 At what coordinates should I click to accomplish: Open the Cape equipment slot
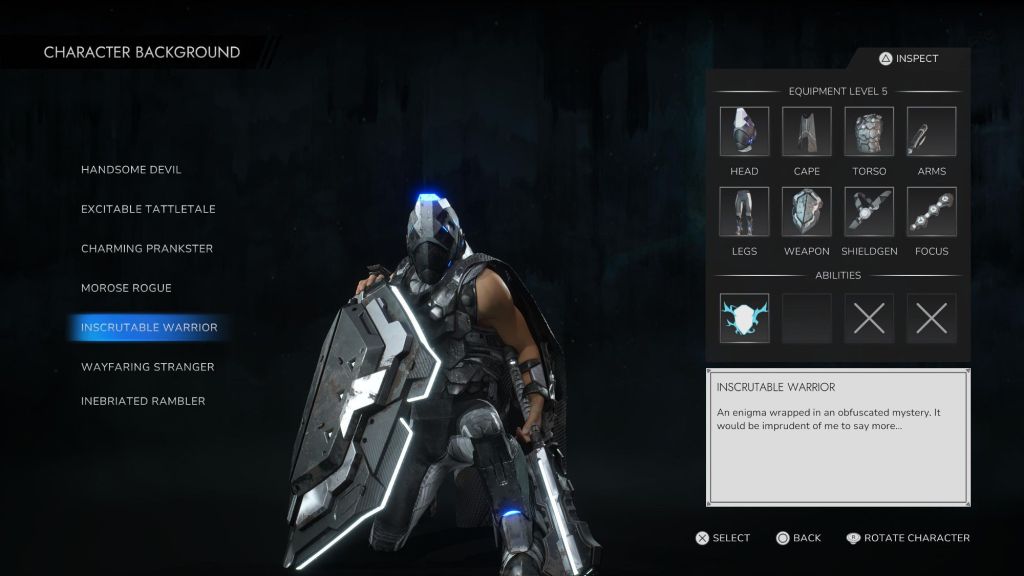click(807, 132)
